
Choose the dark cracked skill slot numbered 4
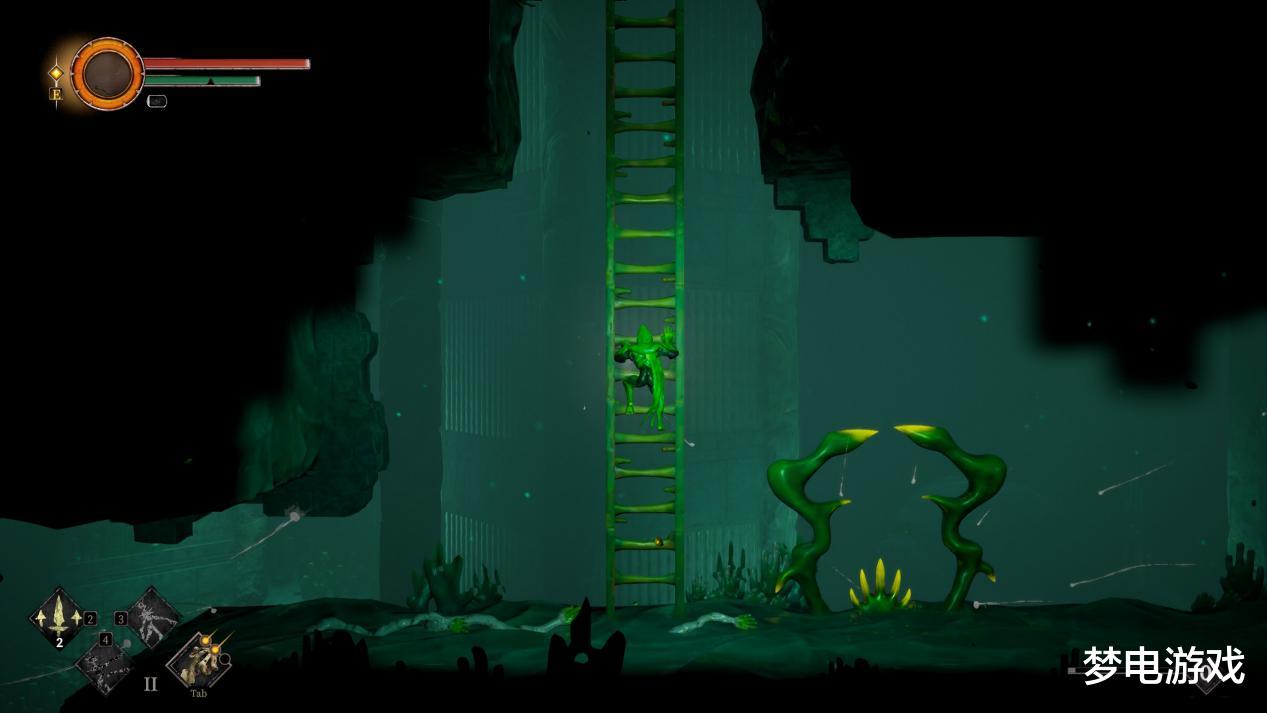pyautogui.click(x=106, y=662)
